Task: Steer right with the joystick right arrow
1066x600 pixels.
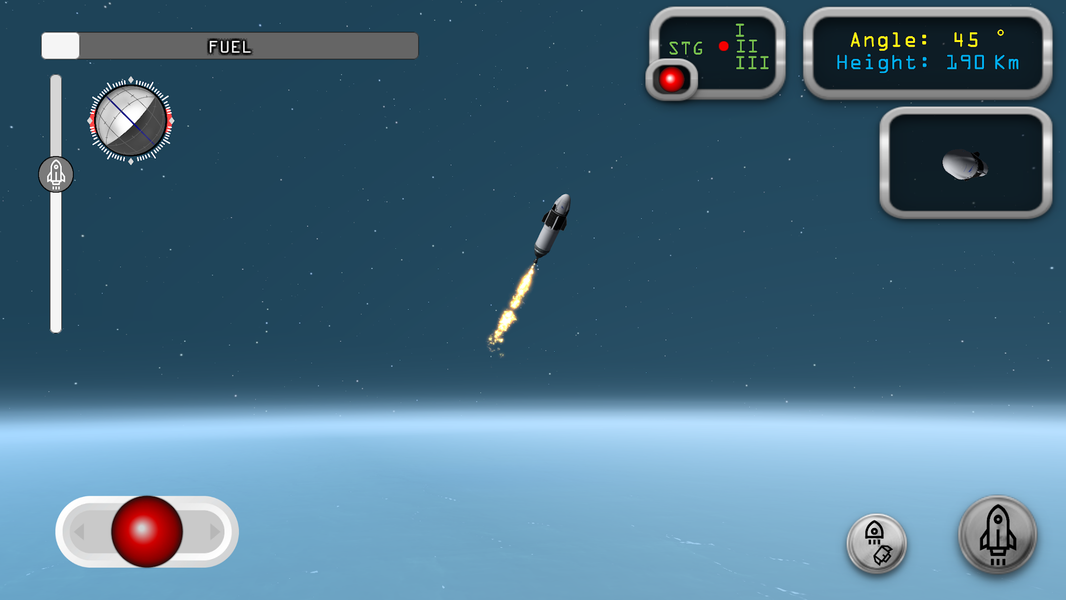Action: (x=216, y=532)
